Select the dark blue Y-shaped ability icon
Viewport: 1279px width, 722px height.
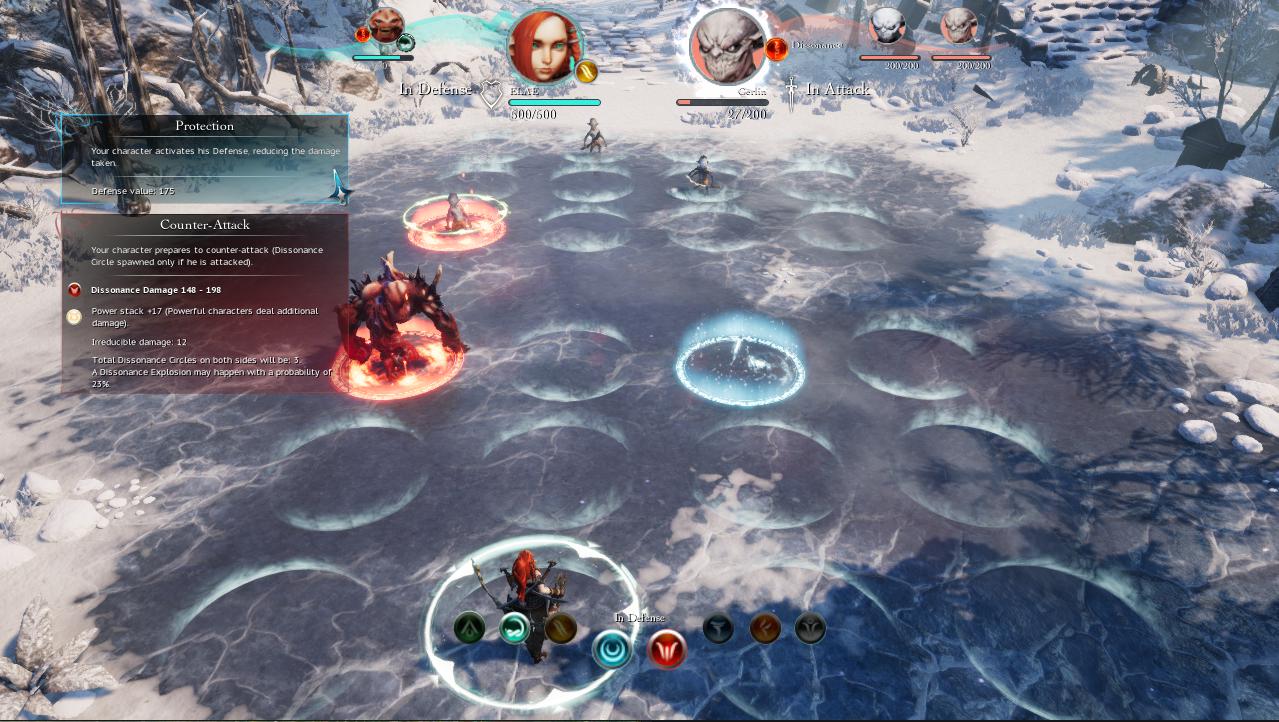click(718, 628)
